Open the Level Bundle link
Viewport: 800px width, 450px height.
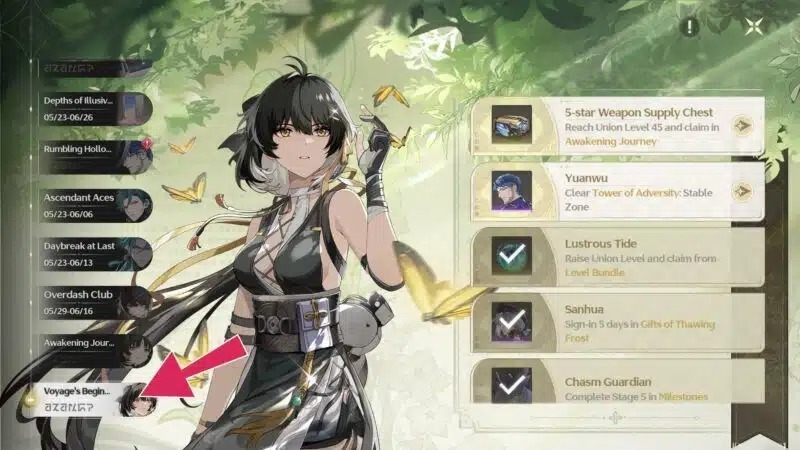[x=594, y=273]
